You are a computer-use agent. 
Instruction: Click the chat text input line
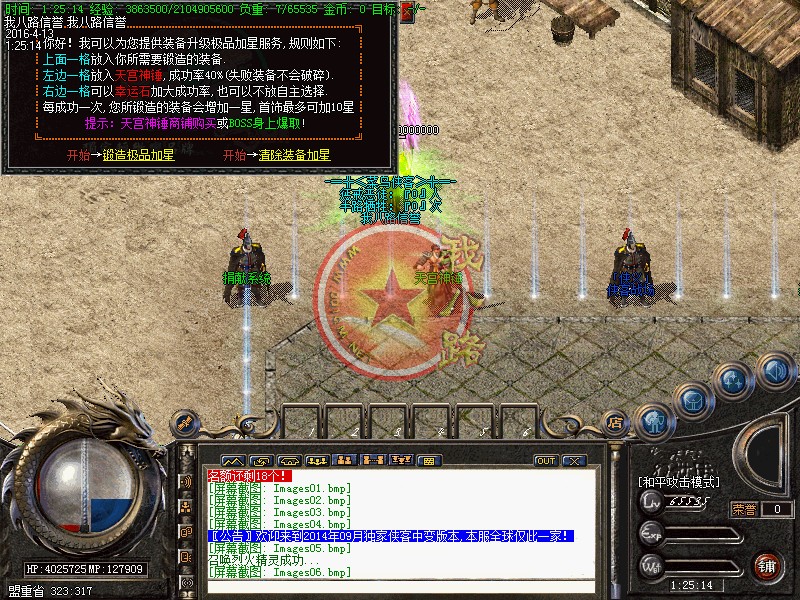(x=400, y=585)
